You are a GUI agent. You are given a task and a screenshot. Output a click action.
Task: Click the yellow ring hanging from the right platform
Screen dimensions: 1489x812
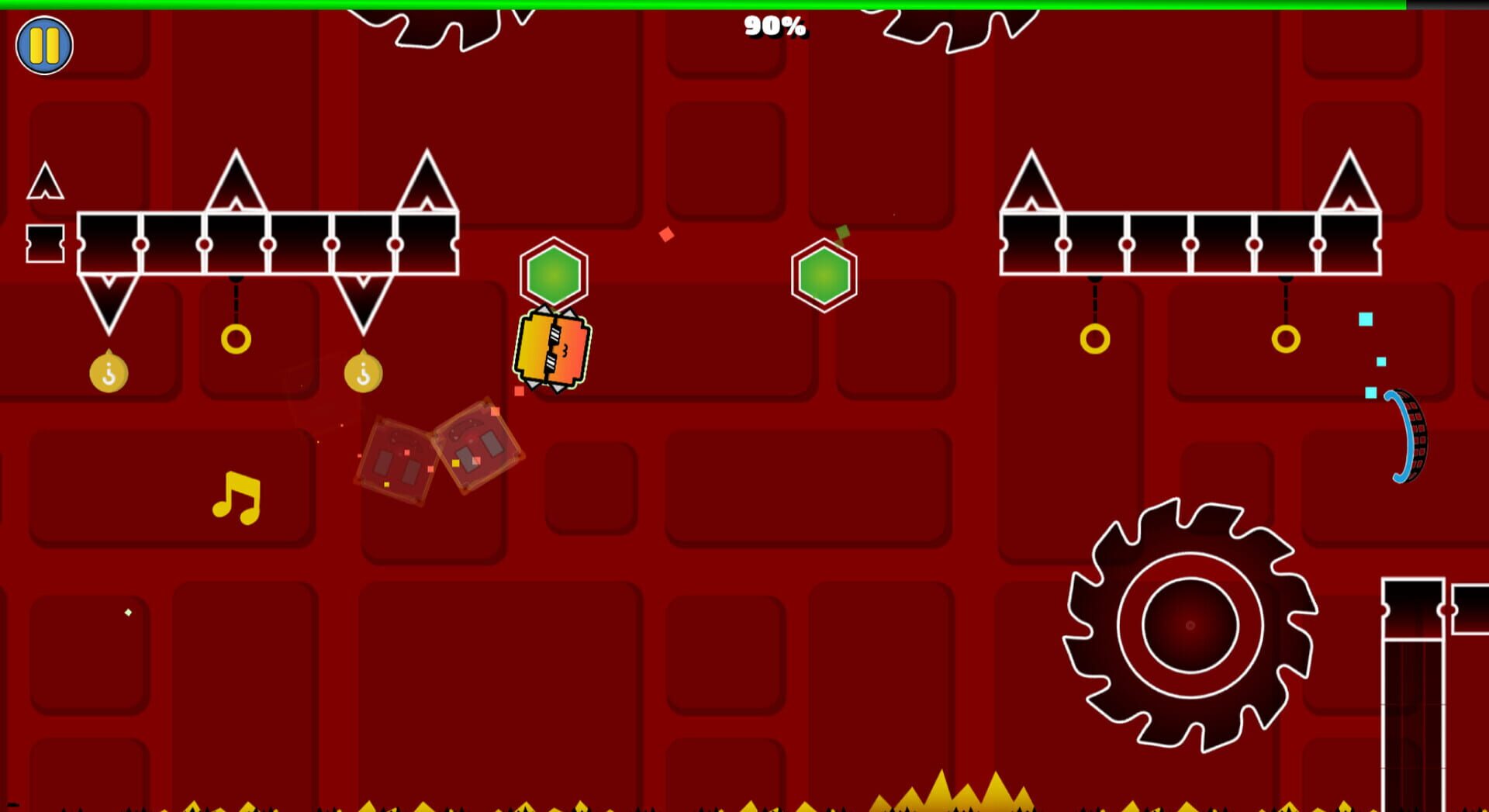(x=1096, y=337)
